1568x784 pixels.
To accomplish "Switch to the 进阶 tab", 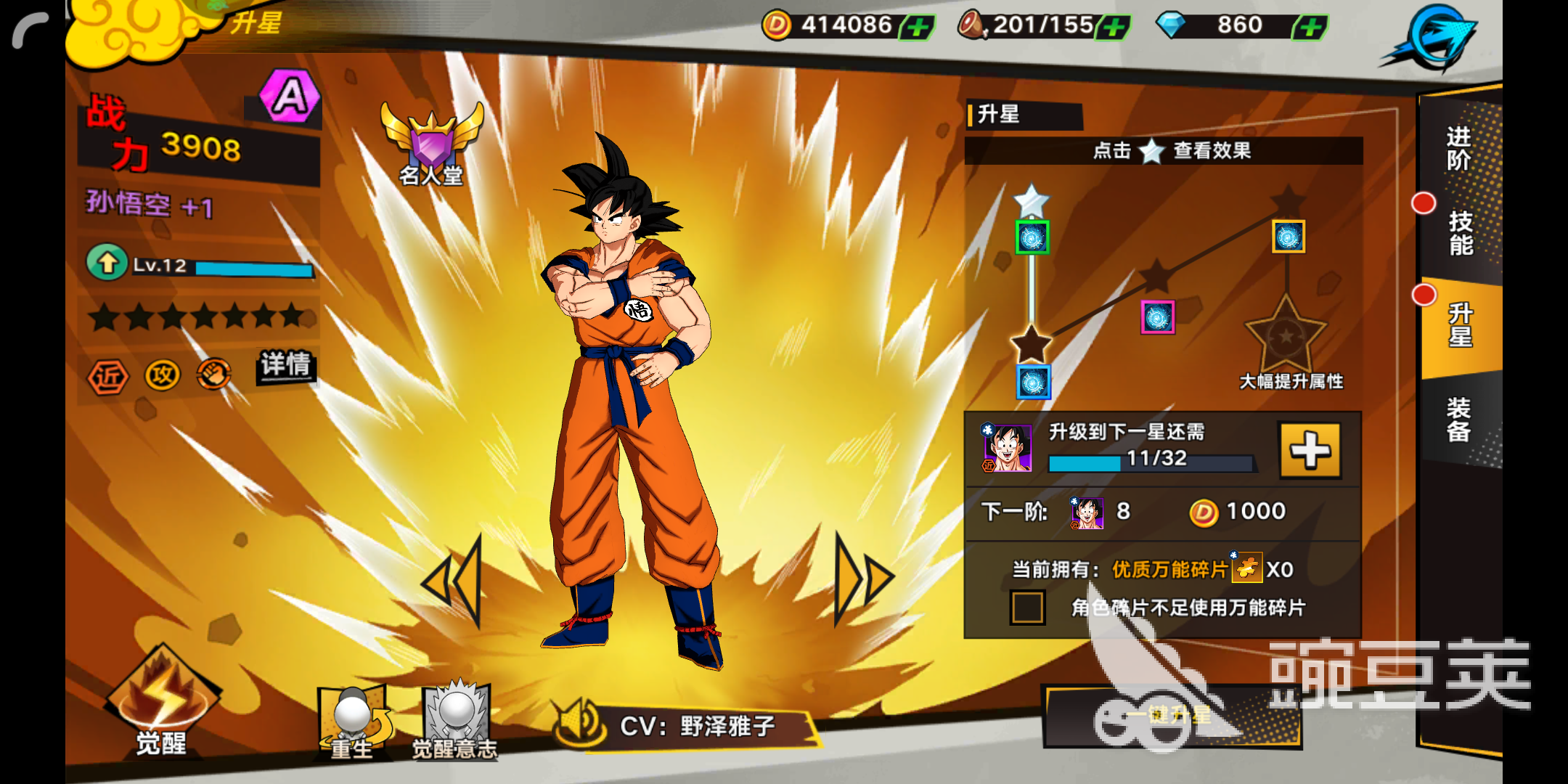I will (1459, 149).
